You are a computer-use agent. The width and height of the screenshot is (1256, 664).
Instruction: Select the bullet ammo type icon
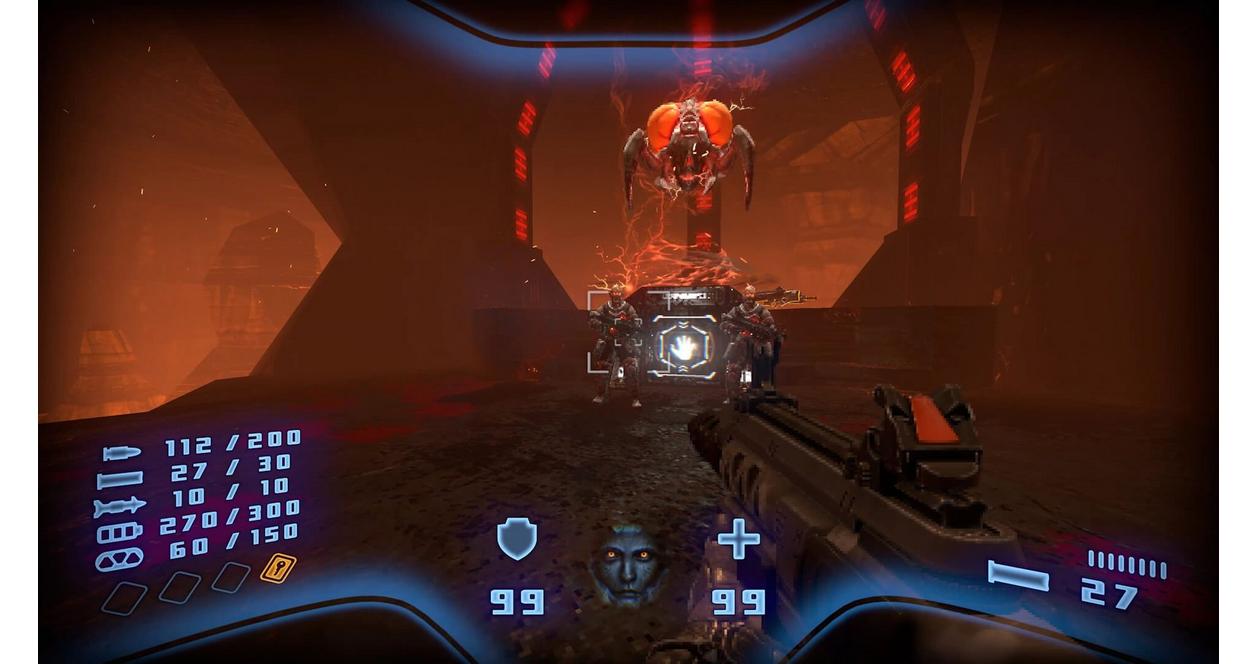(x=121, y=453)
